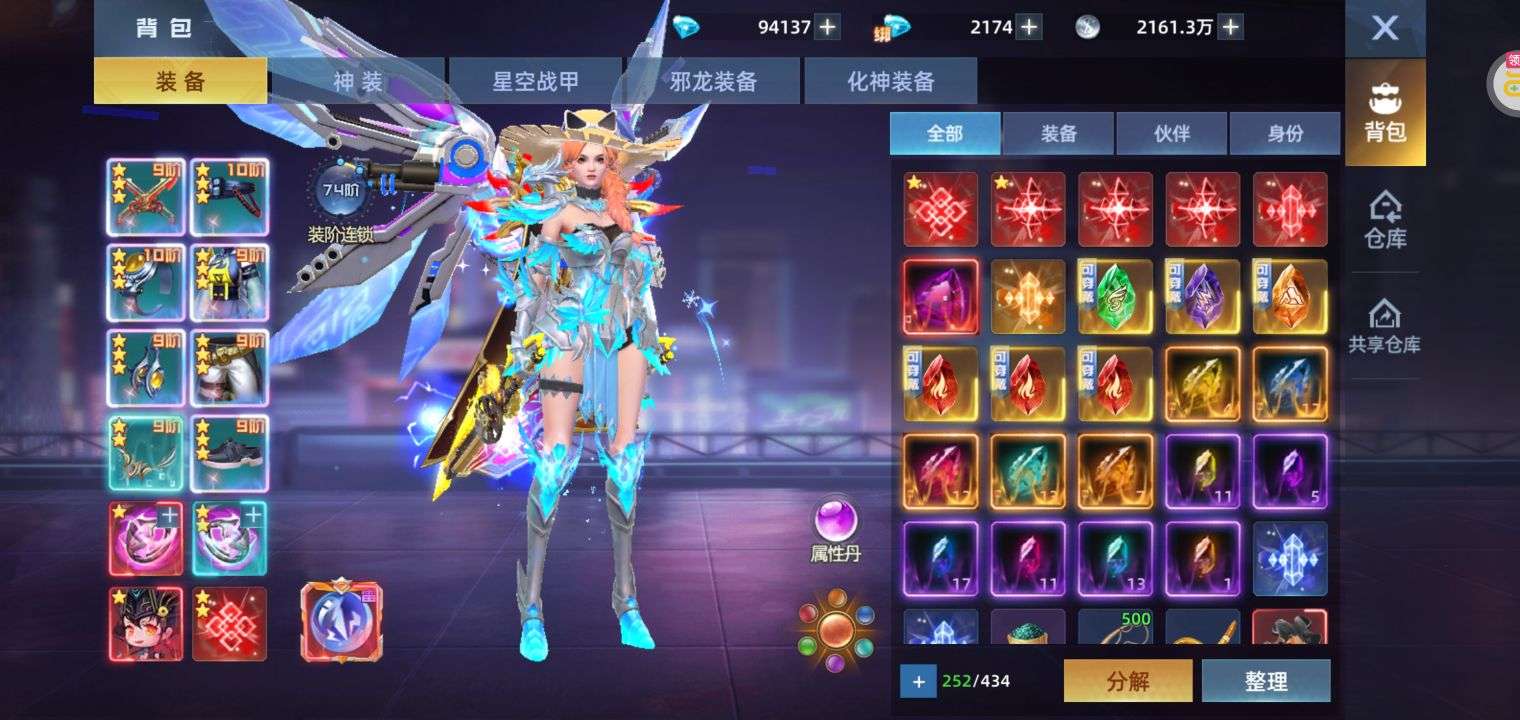Open the 仓库 warehouse

pos(1385,220)
